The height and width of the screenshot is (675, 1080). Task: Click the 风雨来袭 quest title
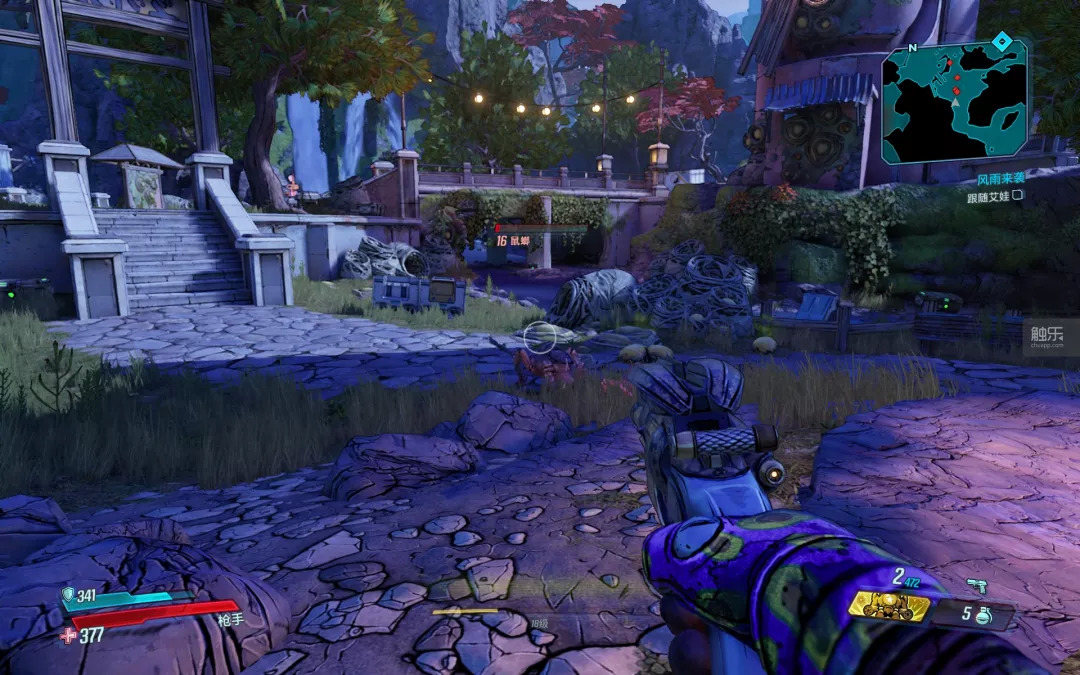point(1001,180)
